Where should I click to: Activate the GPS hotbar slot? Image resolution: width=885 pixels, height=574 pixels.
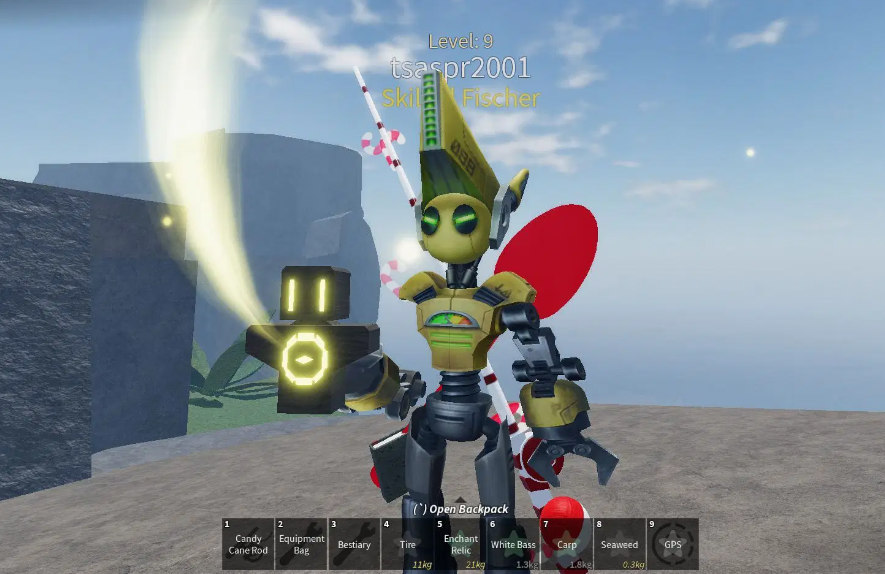pos(672,544)
